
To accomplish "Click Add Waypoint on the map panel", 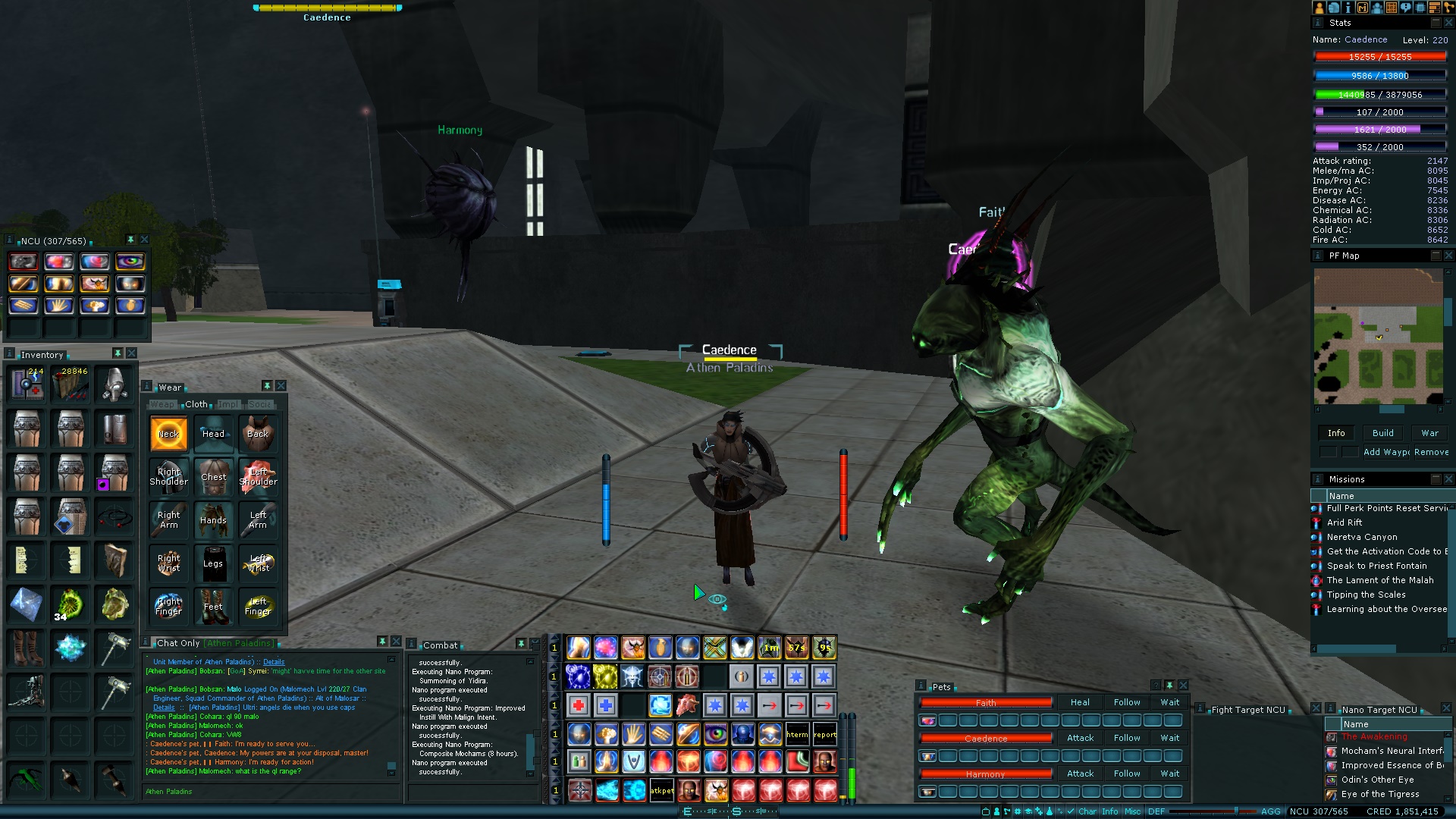I will [x=1386, y=452].
